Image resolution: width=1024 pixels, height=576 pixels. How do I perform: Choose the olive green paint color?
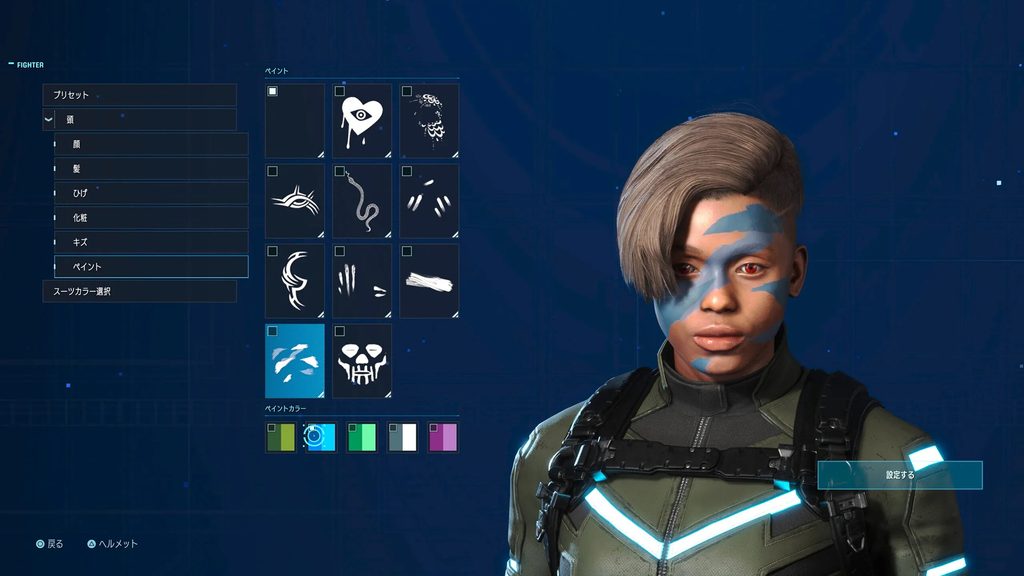click(281, 437)
